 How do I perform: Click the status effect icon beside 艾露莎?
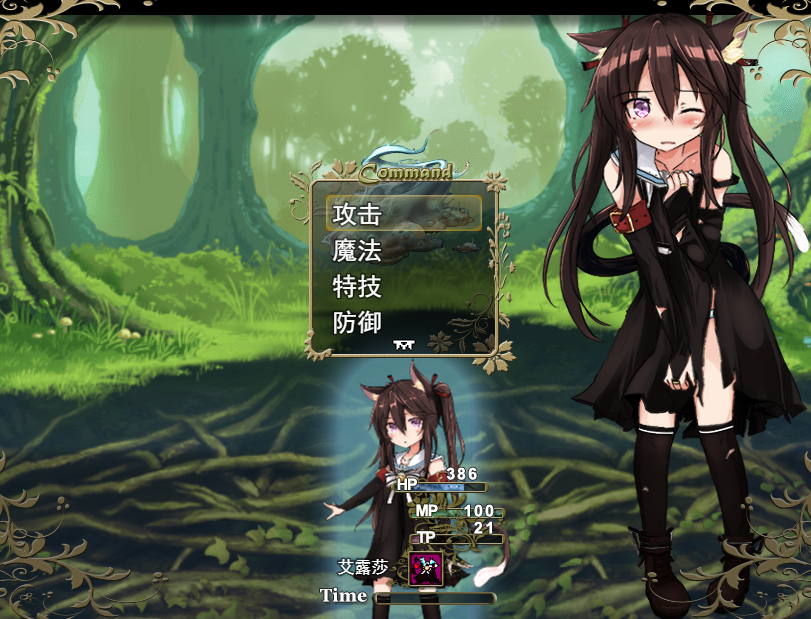pyautogui.click(x=425, y=570)
